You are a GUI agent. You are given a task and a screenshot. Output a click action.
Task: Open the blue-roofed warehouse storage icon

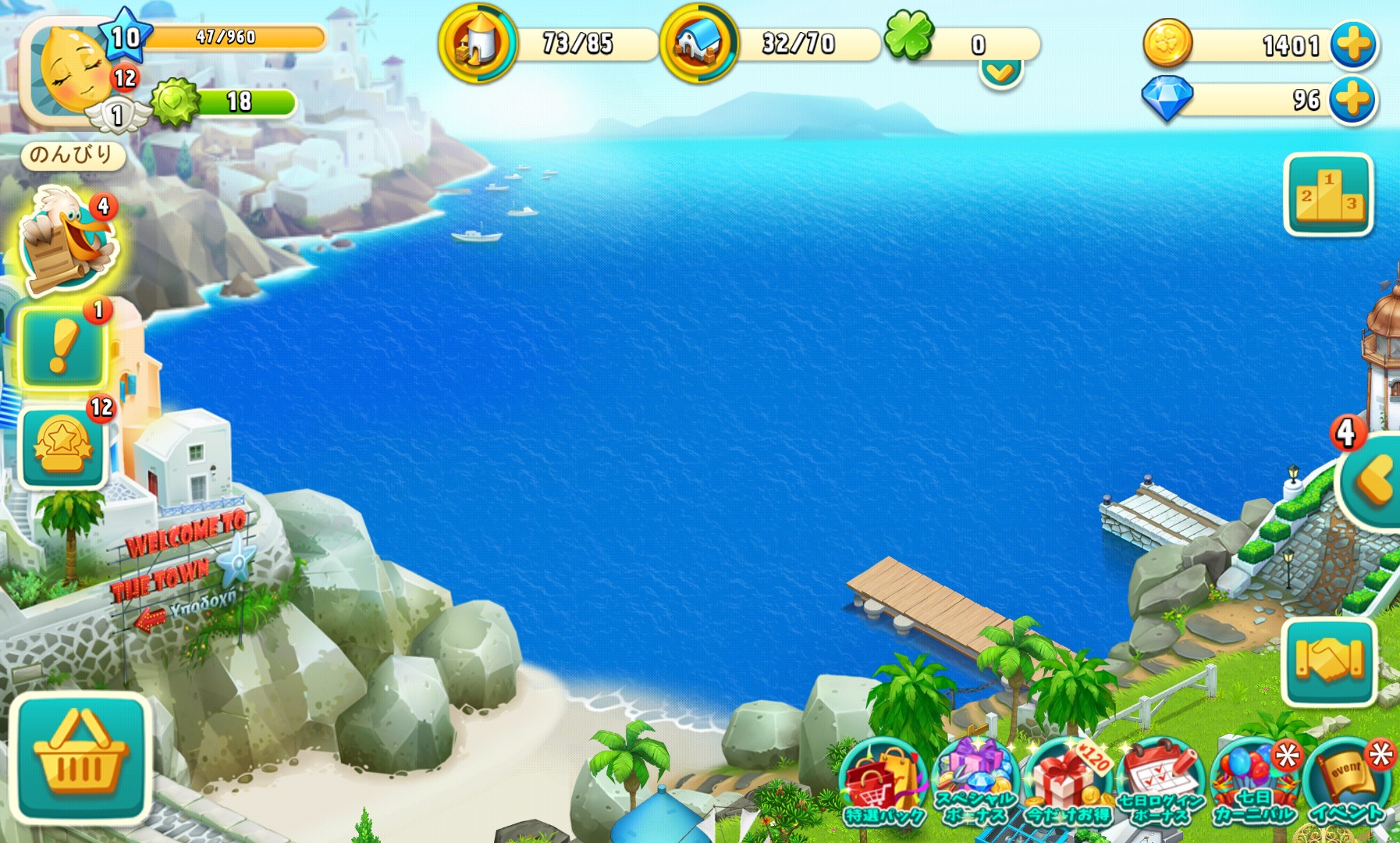(698, 44)
